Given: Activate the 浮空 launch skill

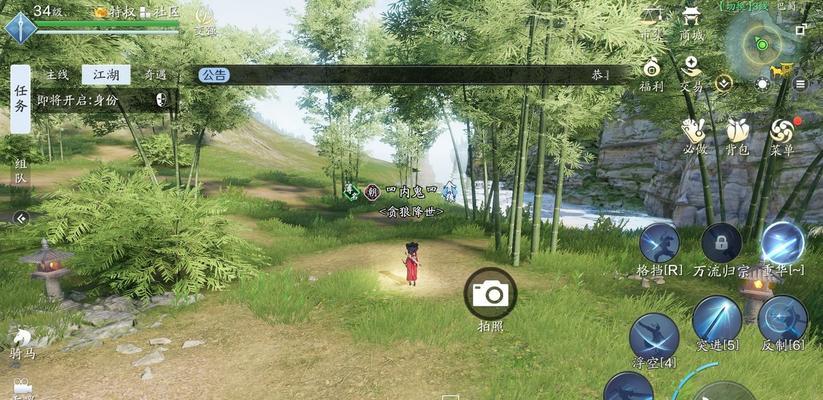Looking at the screenshot, I should pos(655,335).
